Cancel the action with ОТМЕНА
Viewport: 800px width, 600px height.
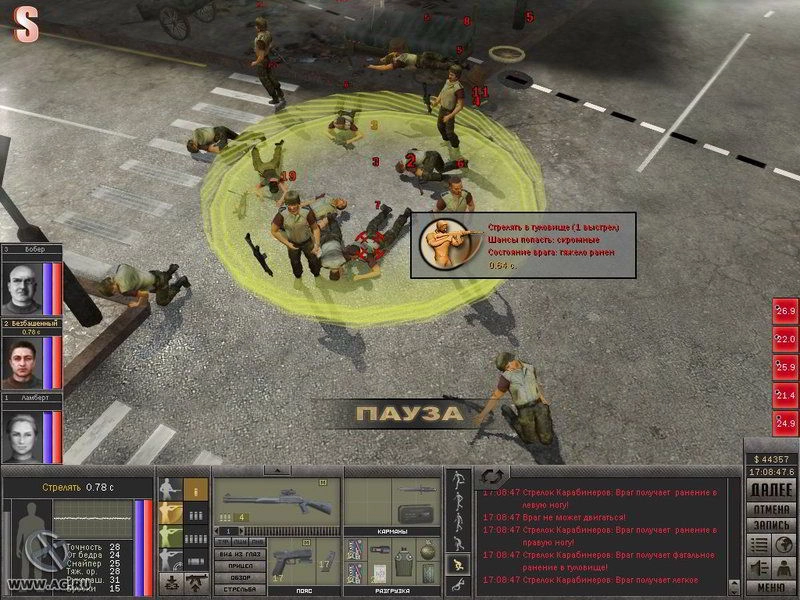click(770, 508)
